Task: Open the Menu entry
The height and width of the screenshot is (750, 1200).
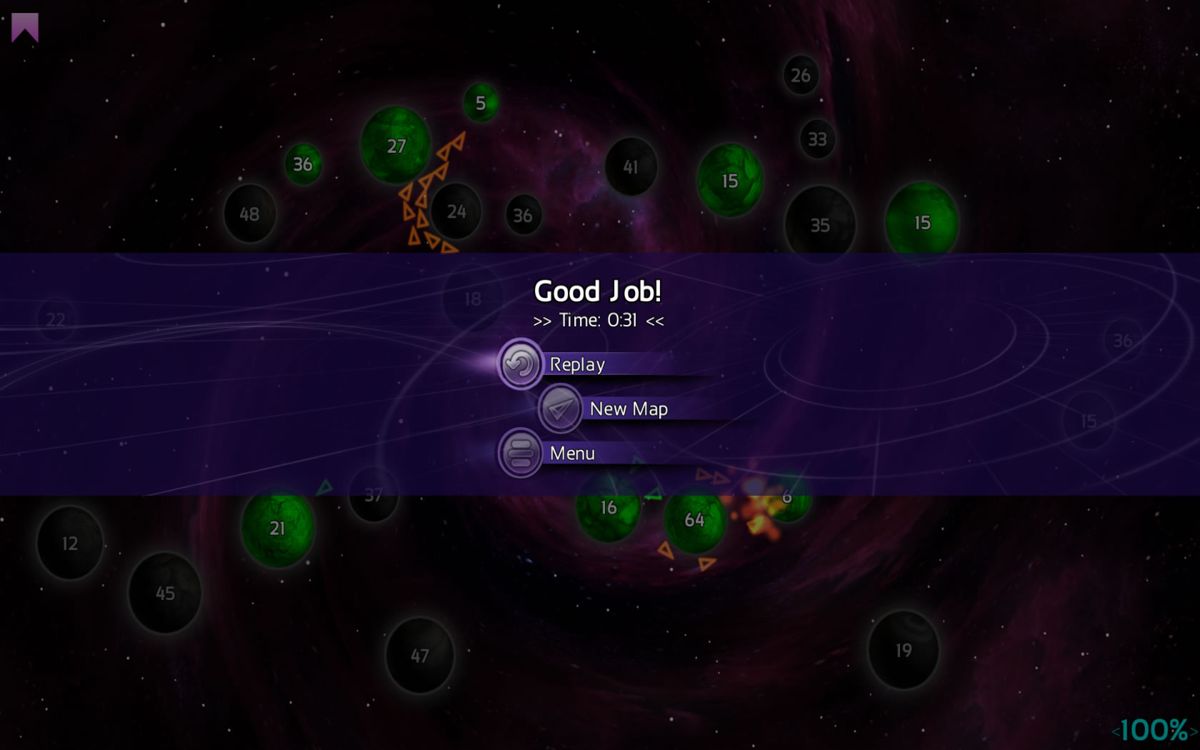Action: click(571, 453)
